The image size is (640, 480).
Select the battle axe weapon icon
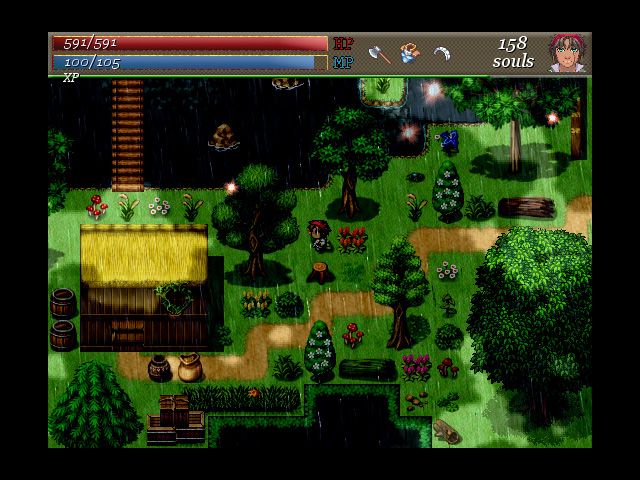379,53
